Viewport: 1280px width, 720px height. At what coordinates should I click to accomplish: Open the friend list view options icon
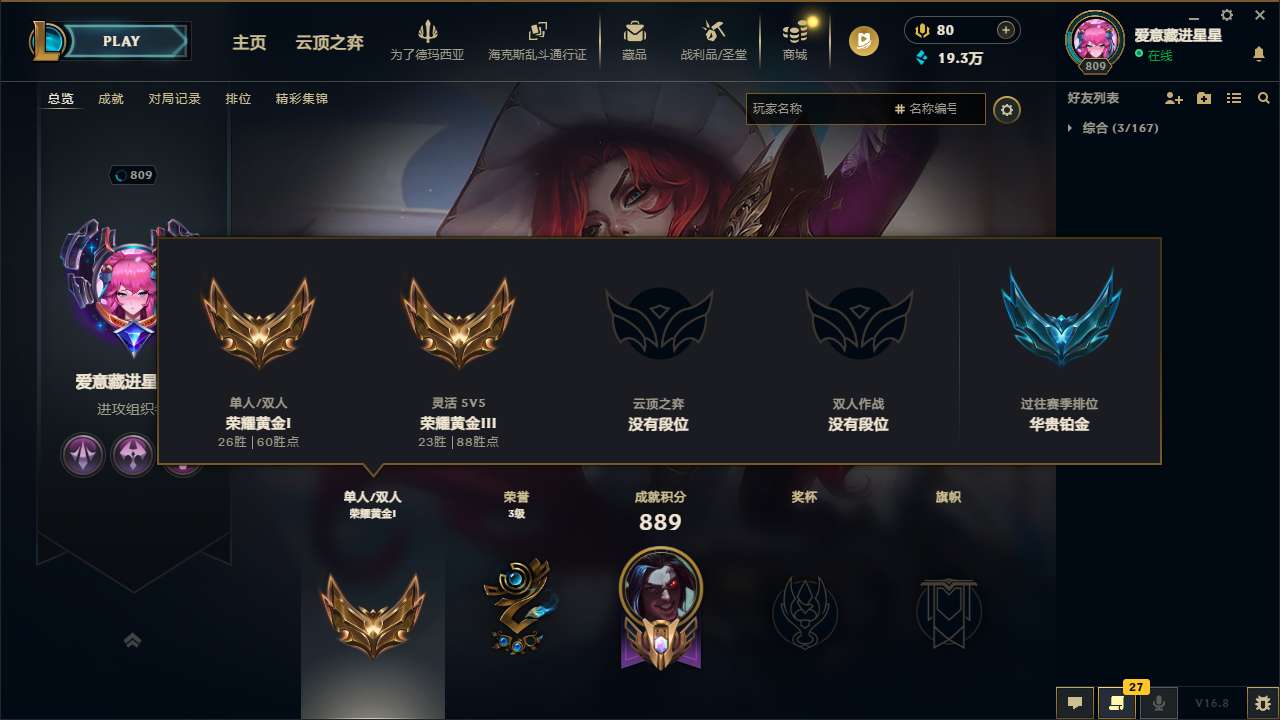coord(1234,98)
